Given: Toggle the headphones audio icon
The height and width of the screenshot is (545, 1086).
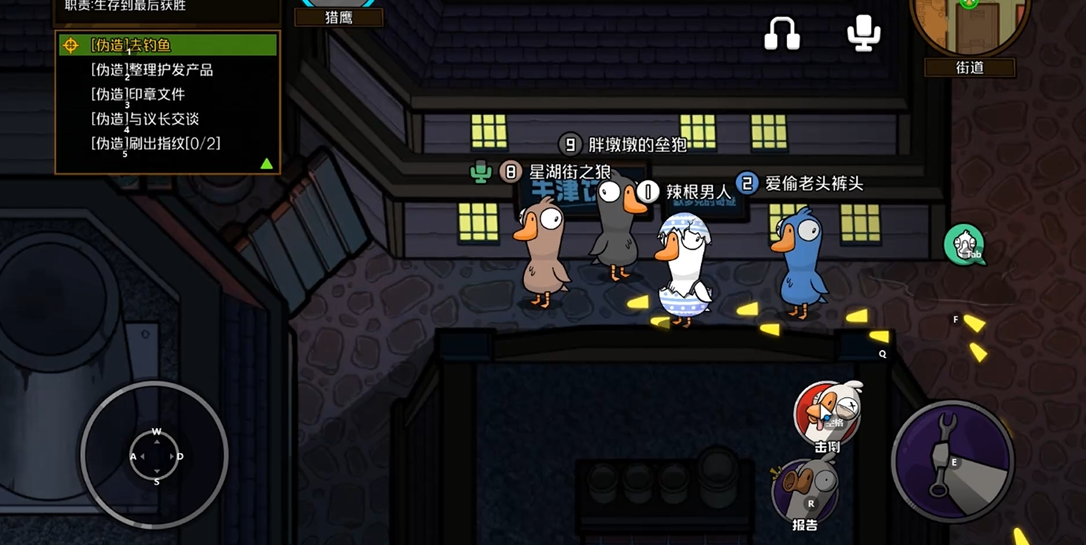Looking at the screenshot, I should point(781,34).
